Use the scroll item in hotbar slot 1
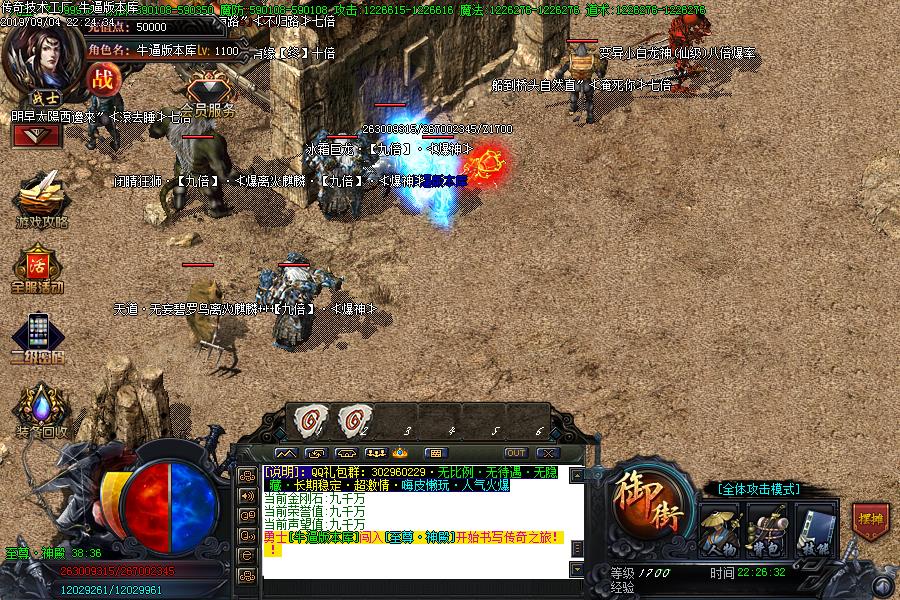This screenshot has height=600, width=900. click(x=307, y=420)
